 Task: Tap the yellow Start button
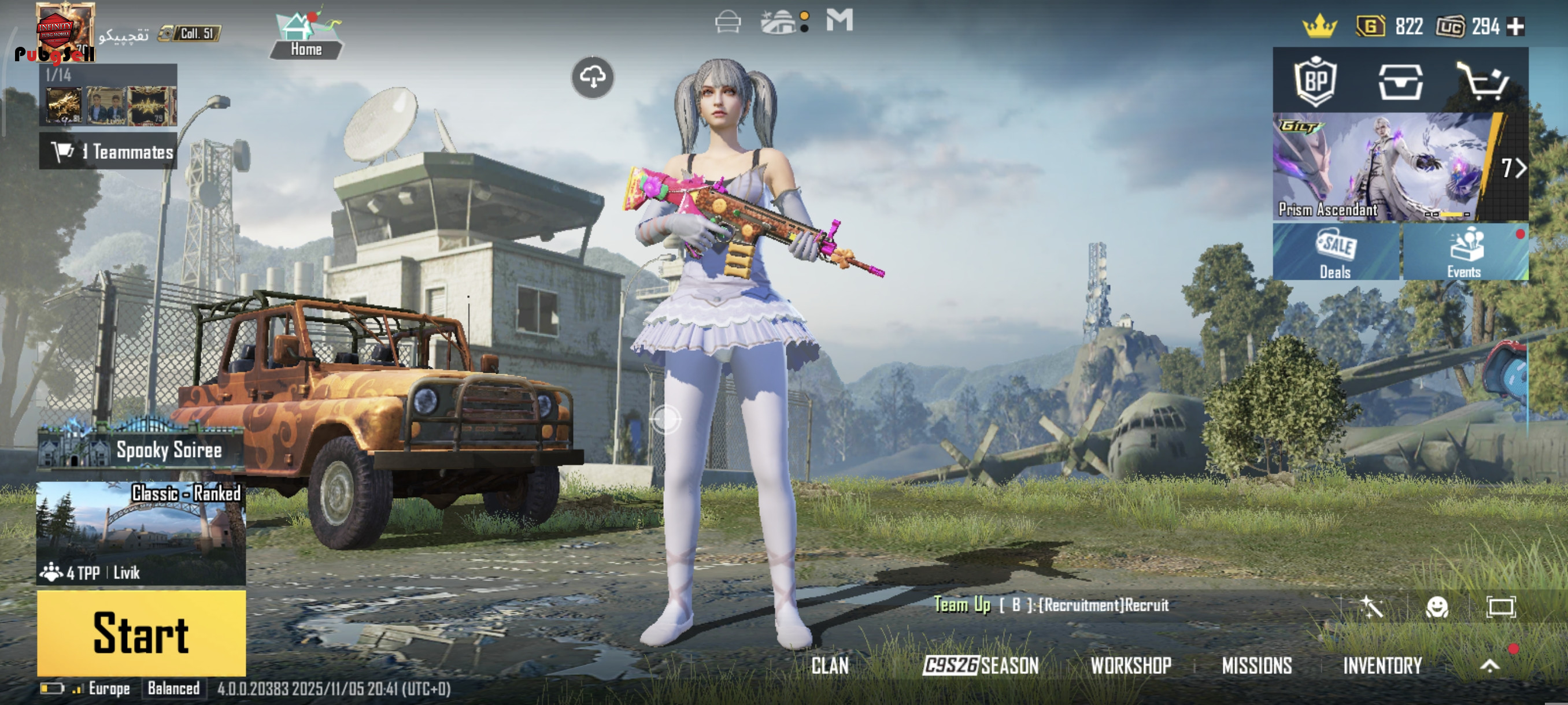click(141, 633)
